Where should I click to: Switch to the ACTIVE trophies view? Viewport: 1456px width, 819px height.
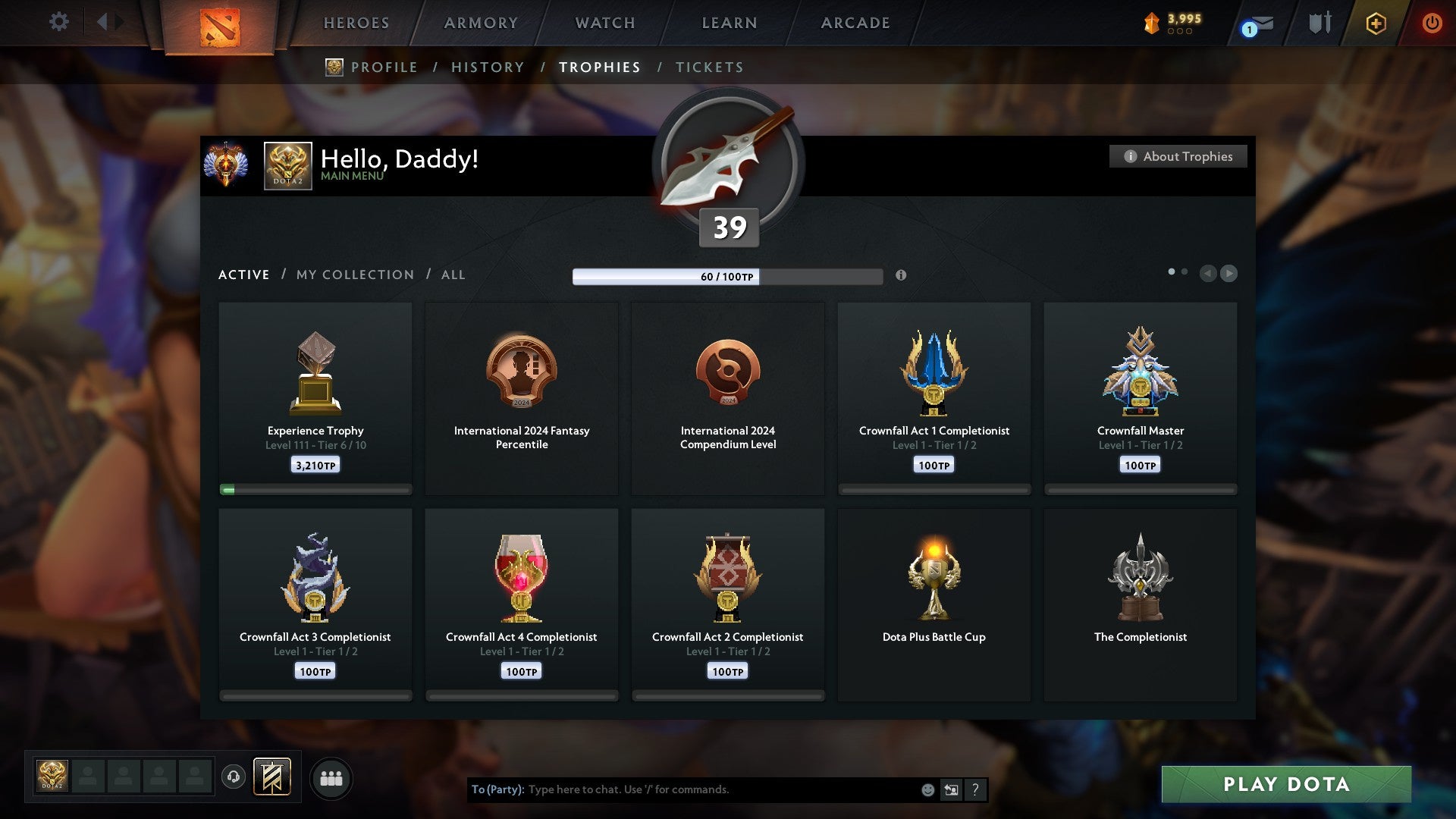244,275
